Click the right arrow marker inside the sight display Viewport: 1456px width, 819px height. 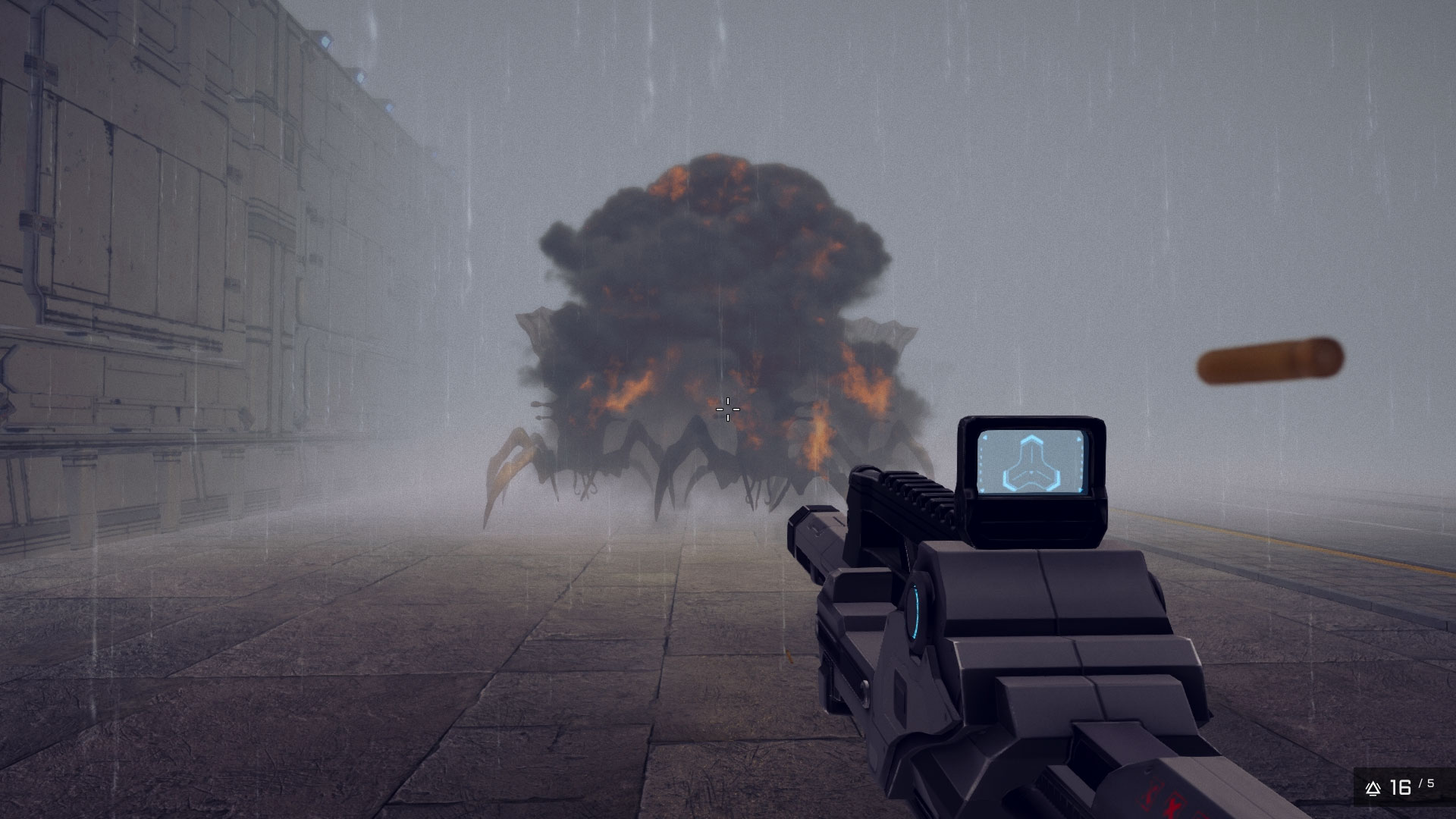click(1078, 439)
